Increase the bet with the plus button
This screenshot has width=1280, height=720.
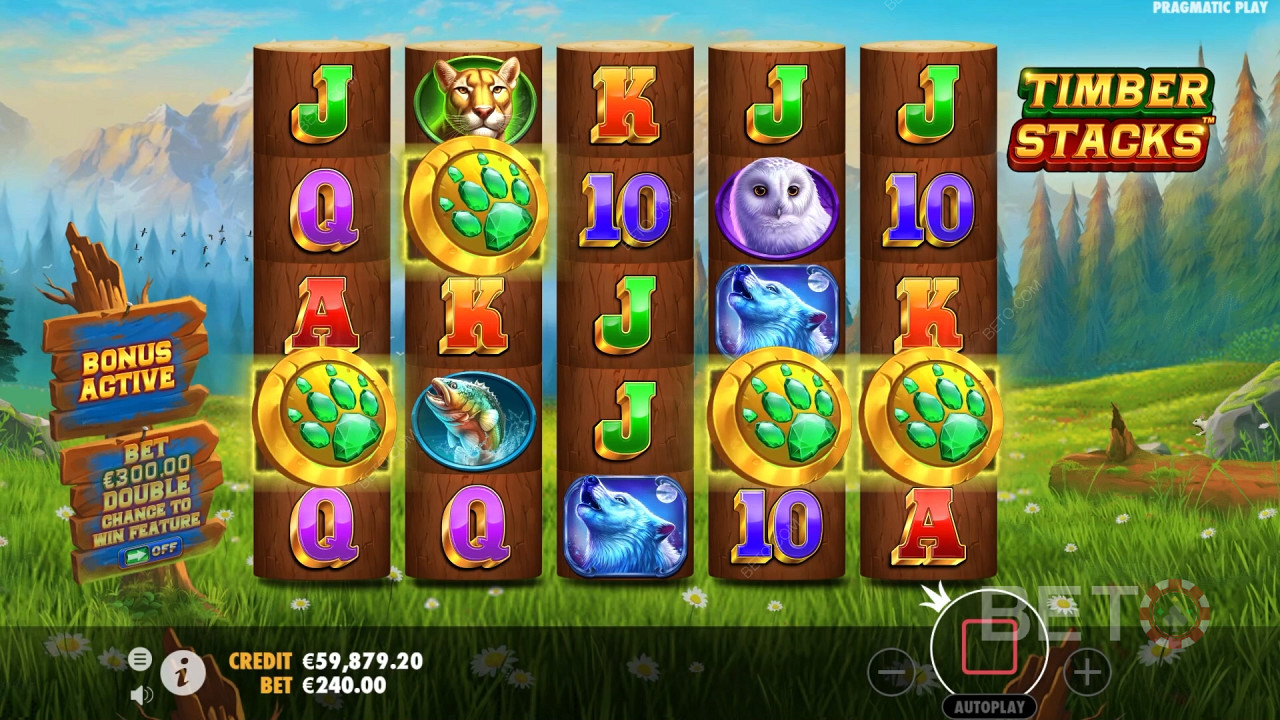(1086, 671)
